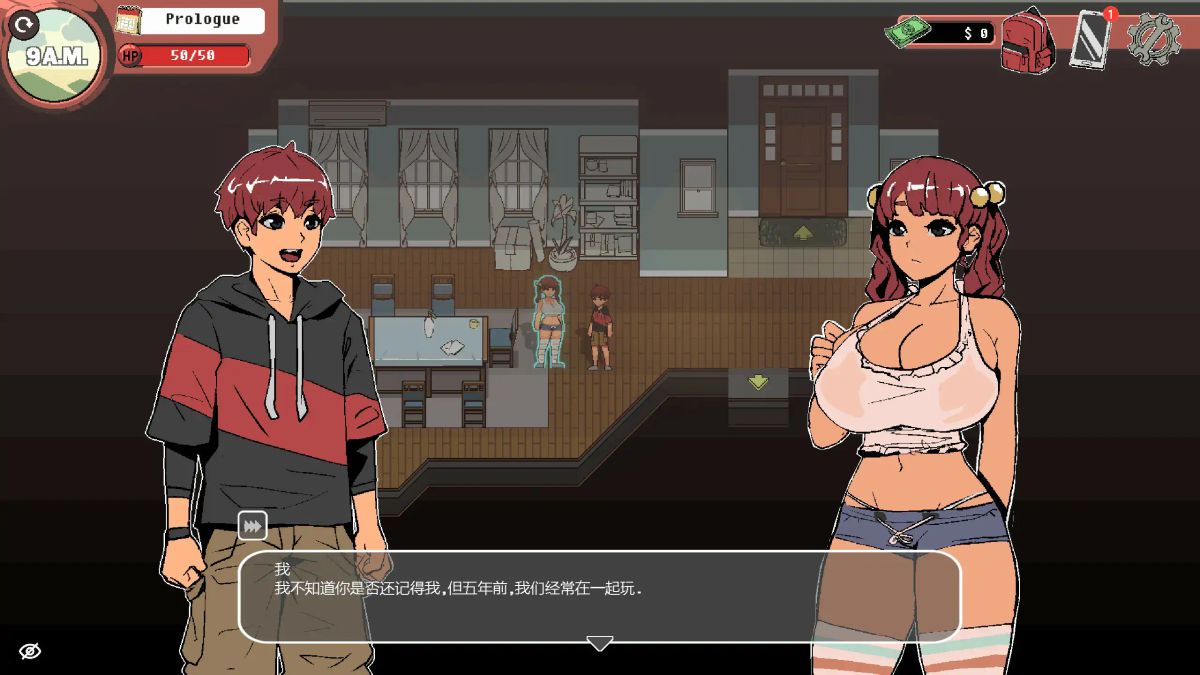Open the gear settings menu
This screenshot has width=1200, height=675.
1154,40
